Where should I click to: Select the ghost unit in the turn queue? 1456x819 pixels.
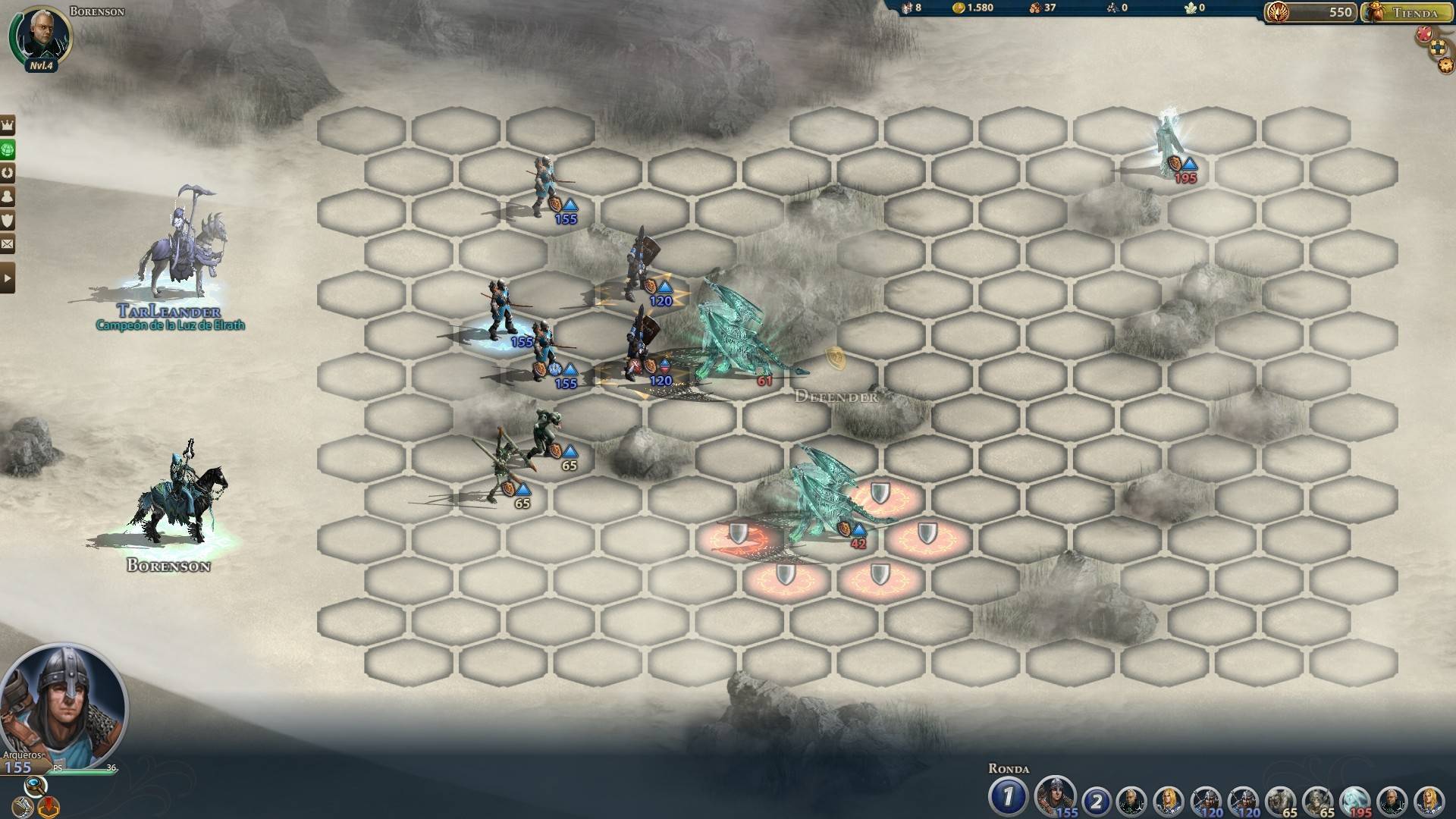[1355, 801]
